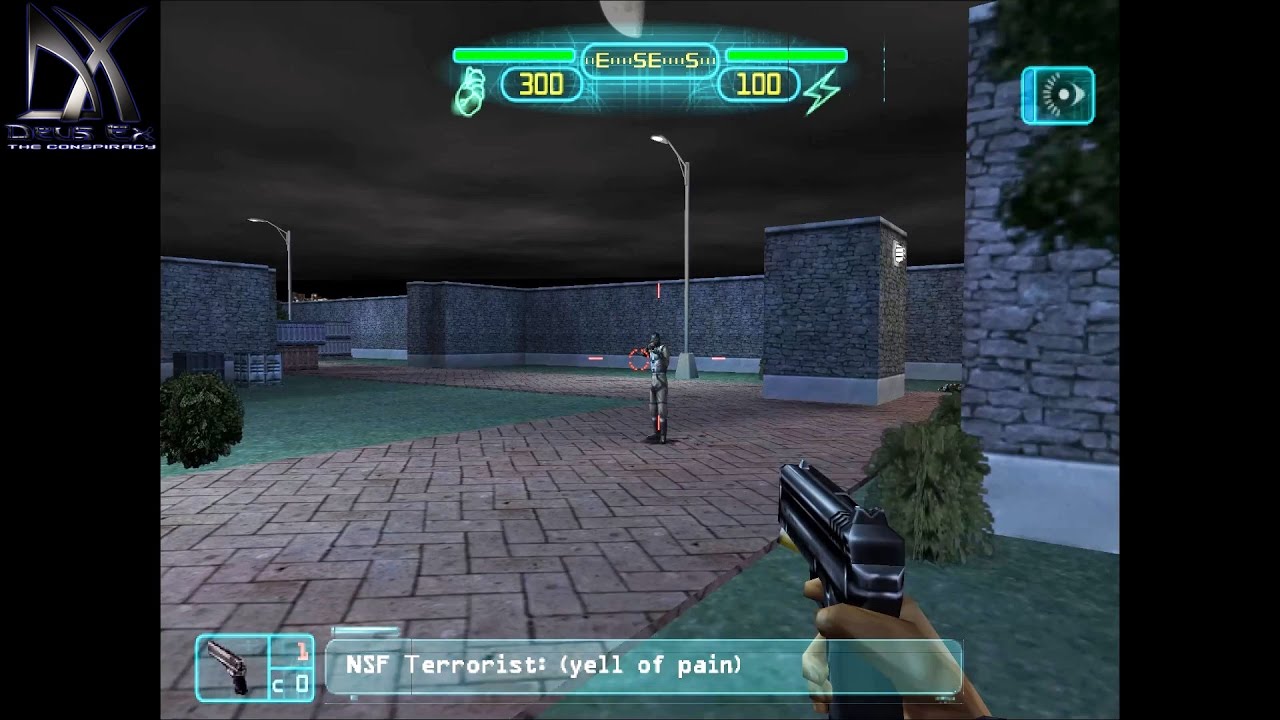This screenshot has width=1280, height=720.
Task: Toggle the eye vision augmentation icon
Action: tap(1057, 96)
